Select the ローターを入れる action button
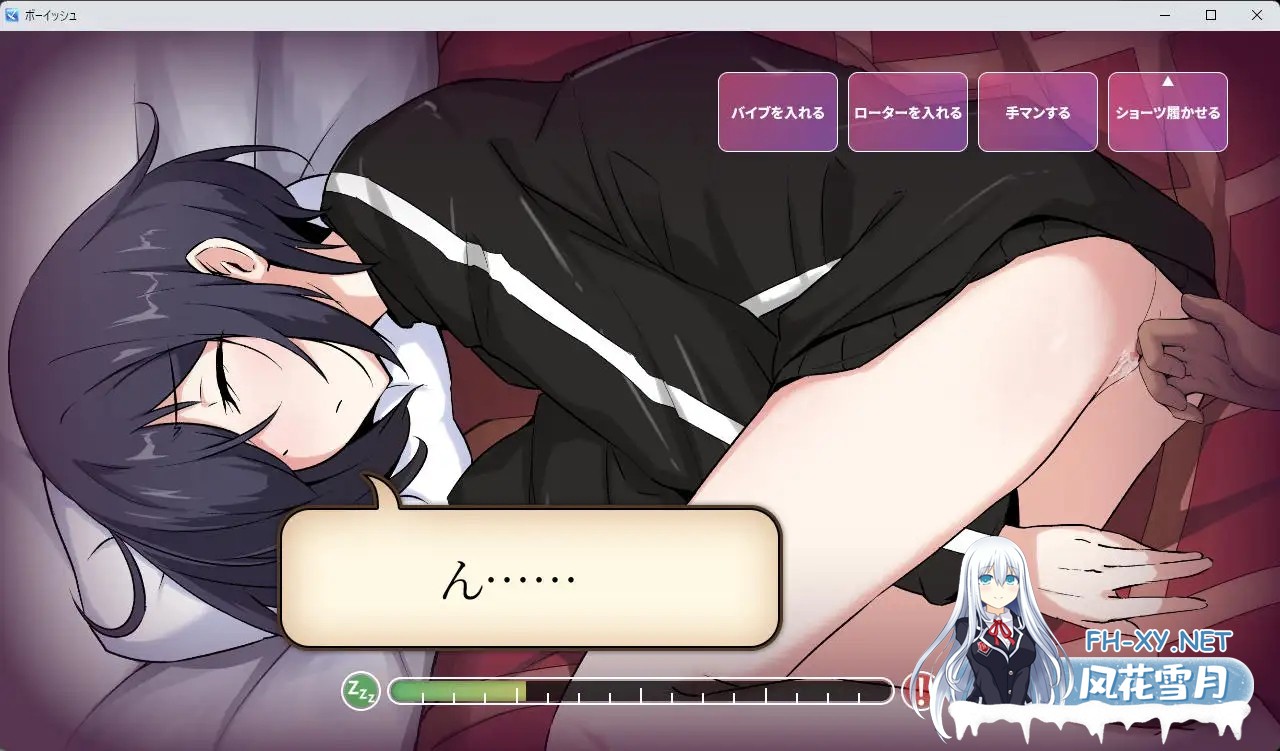1280x751 pixels. tap(908, 112)
